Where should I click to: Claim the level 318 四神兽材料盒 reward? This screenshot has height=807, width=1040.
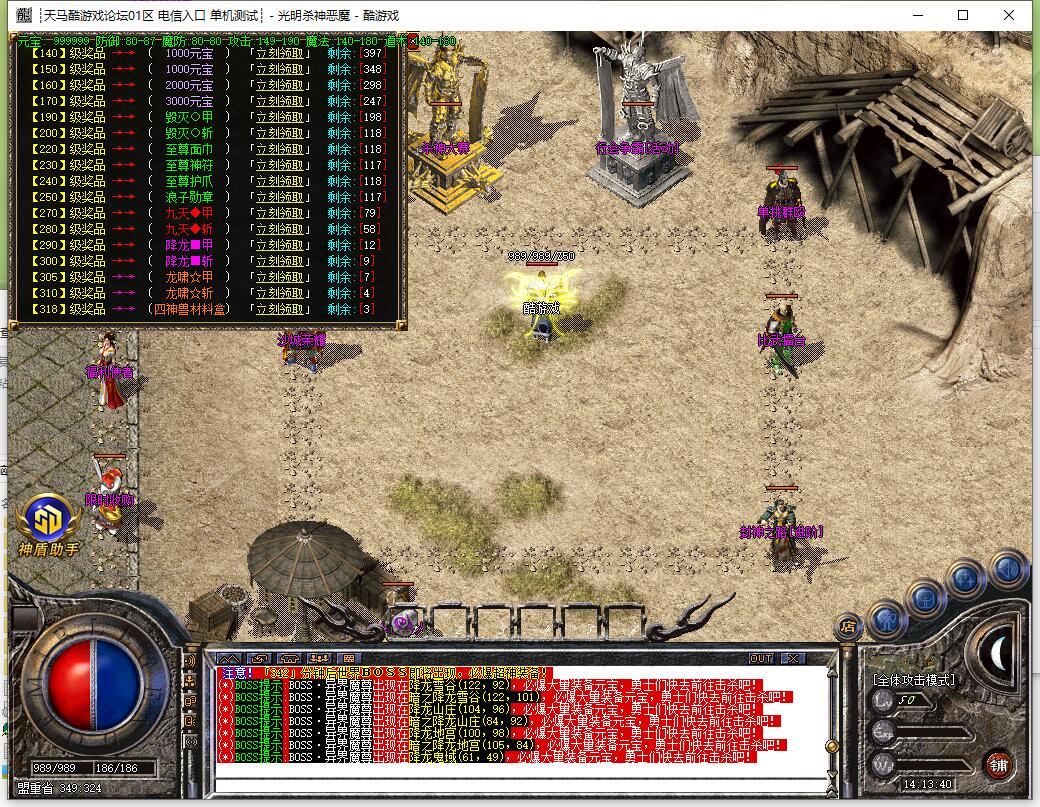(277, 309)
